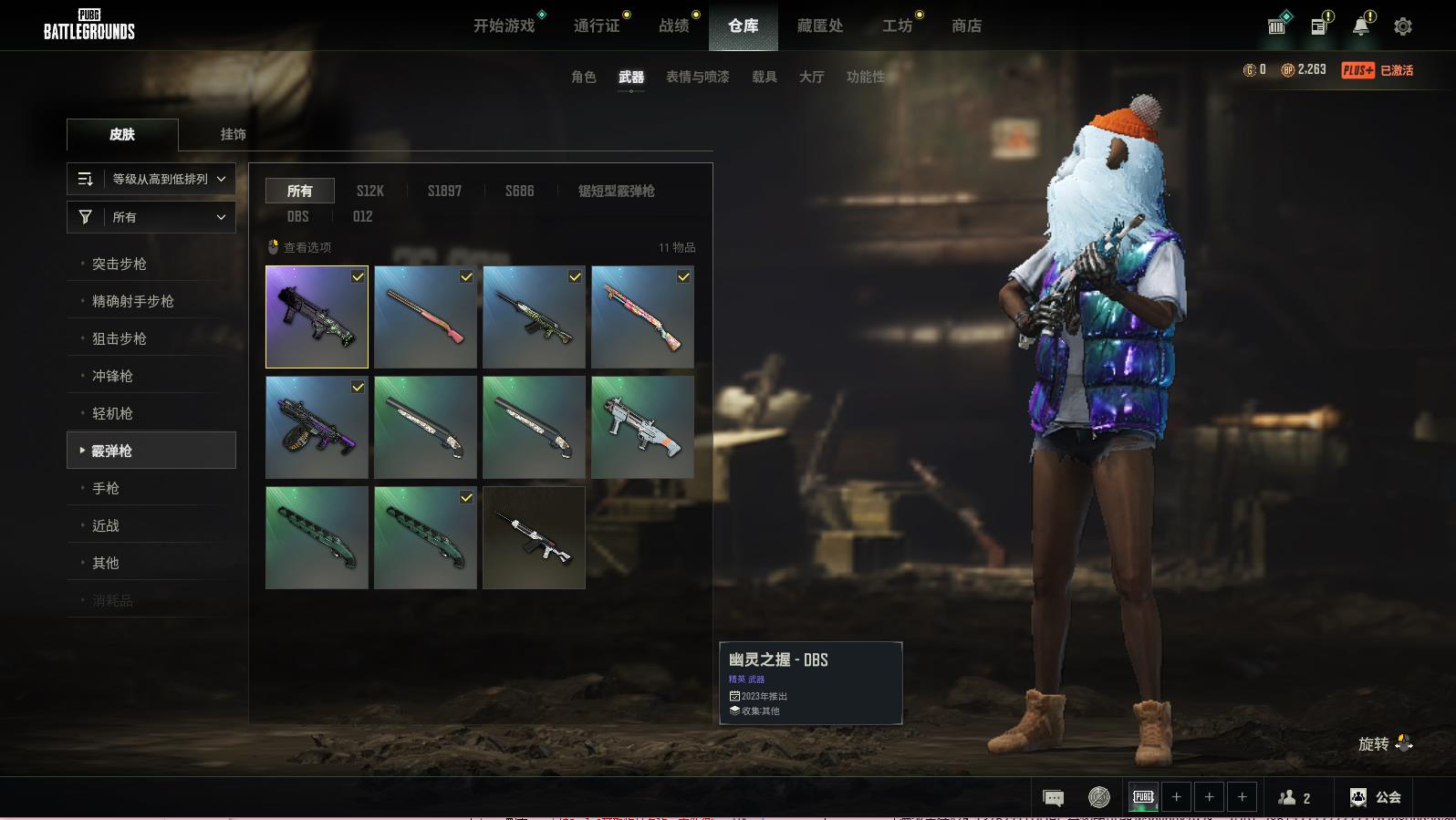
Task: Show only DBS skins
Action: pyautogui.click(x=297, y=216)
